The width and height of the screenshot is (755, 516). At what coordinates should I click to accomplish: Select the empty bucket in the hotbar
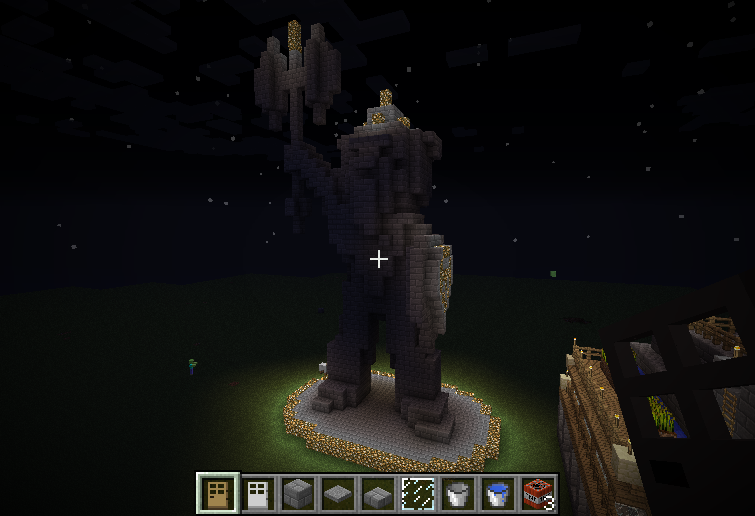(x=456, y=492)
